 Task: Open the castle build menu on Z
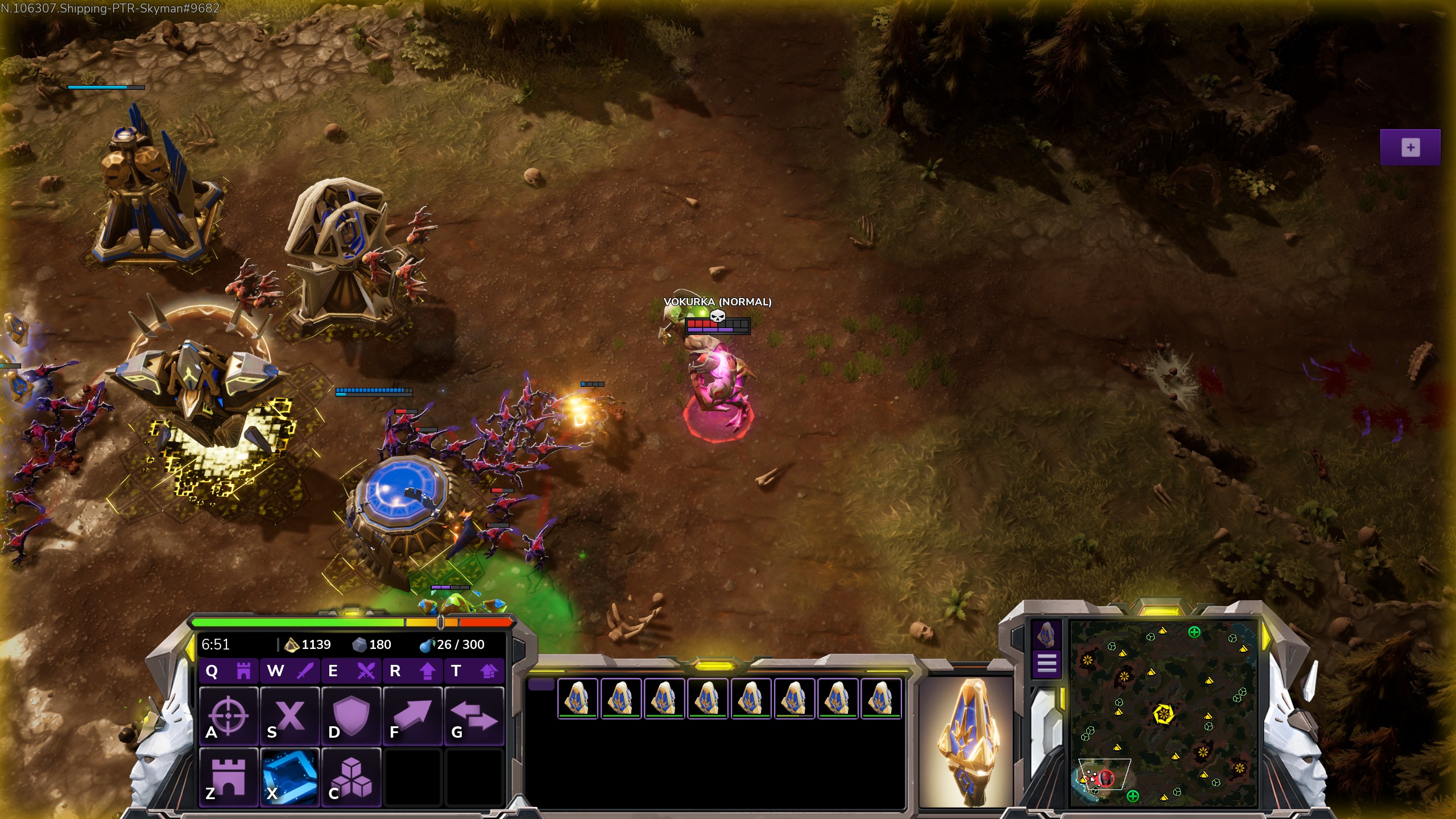click(229, 777)
